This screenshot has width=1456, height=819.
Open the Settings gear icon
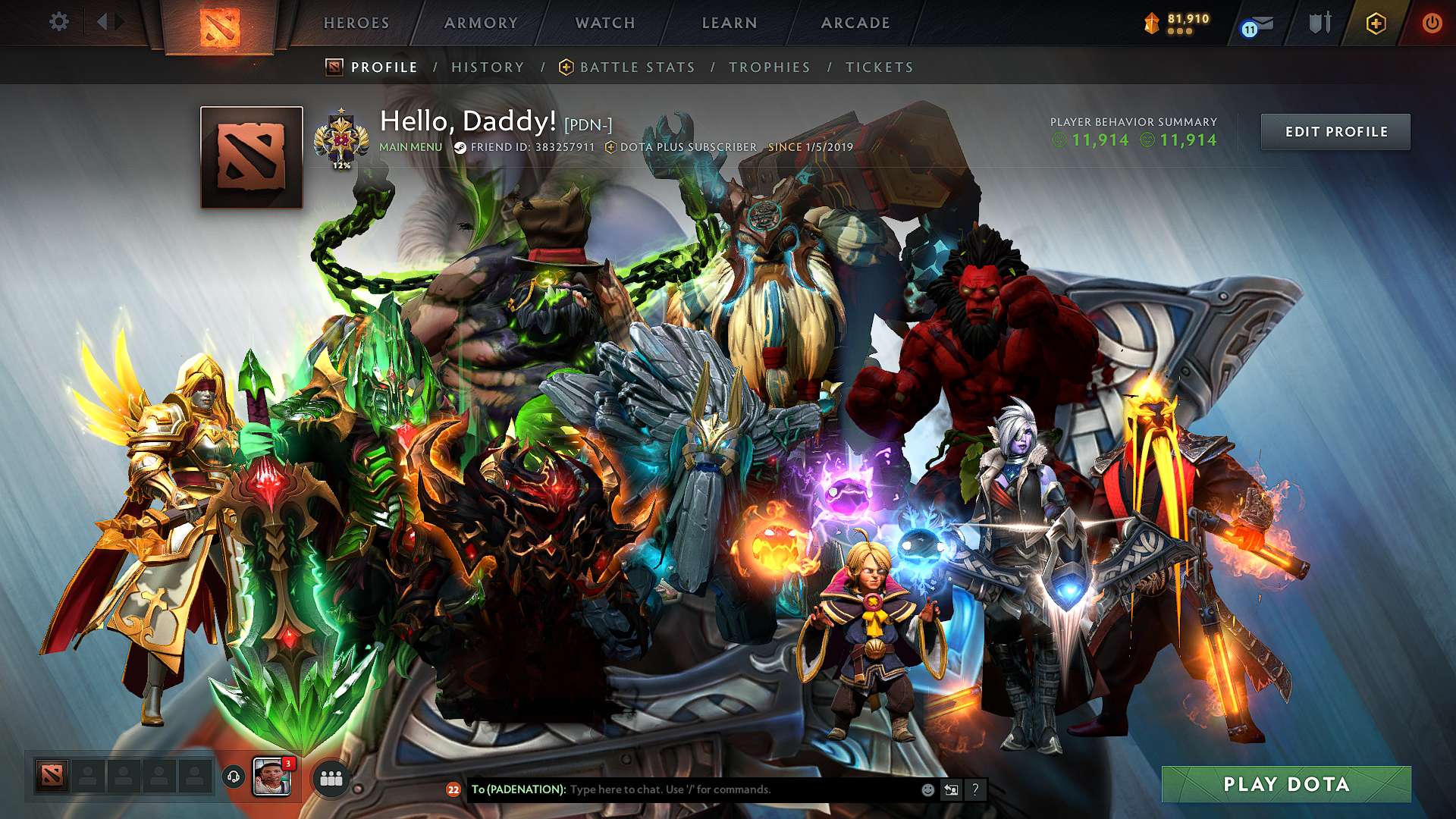(x=59, y=22)
